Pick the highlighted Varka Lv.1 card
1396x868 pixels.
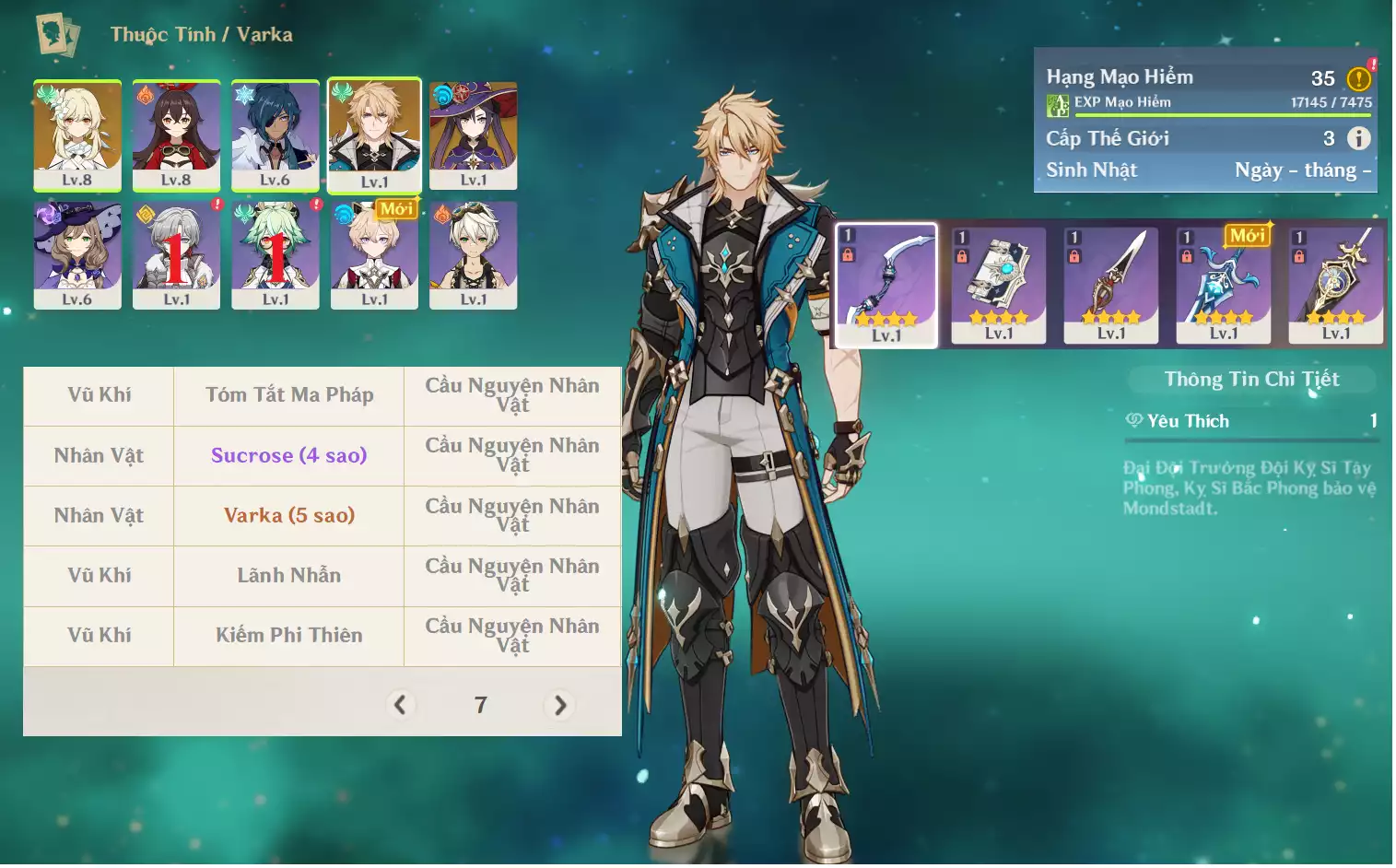tap(374, 135)
